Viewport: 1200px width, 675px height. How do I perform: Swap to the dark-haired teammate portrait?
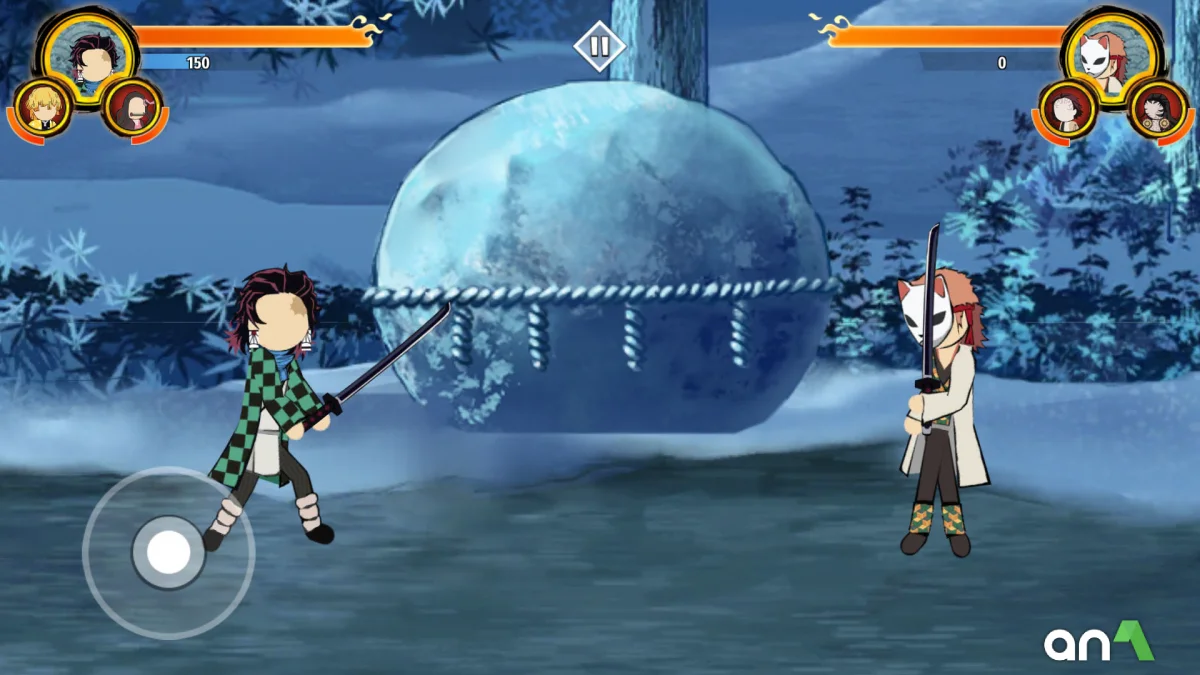click(x=132, y=108)
